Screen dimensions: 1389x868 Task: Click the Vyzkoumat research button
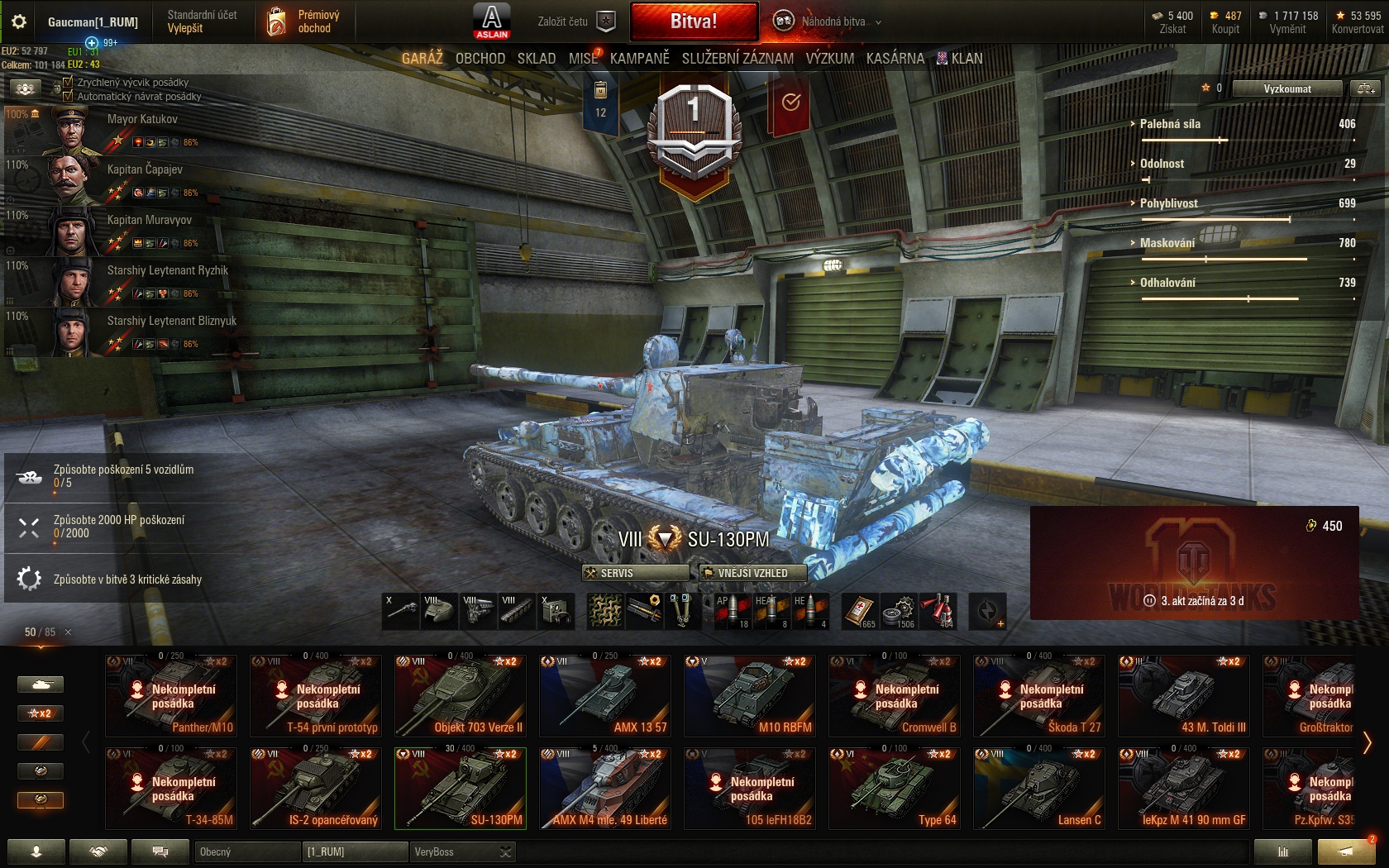pyautogui.click(x=1286, y=88)
